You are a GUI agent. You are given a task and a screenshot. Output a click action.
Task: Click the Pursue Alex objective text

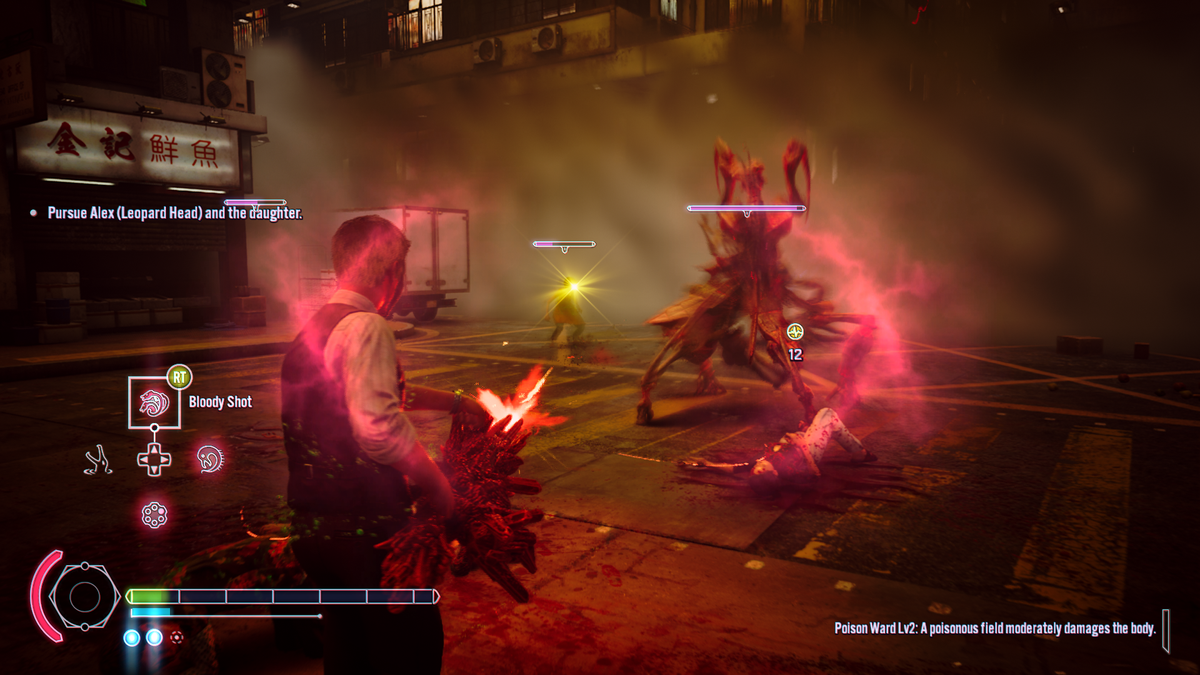pyautogui.click(x=174, y=213)
